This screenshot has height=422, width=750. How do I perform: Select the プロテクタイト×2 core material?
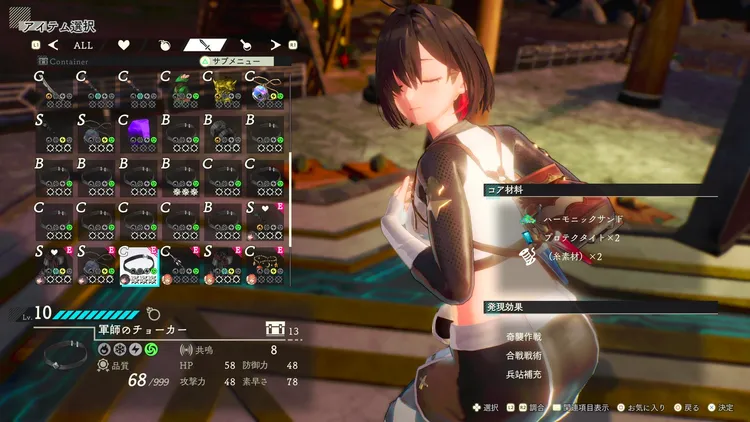click(x=582, y=237)
